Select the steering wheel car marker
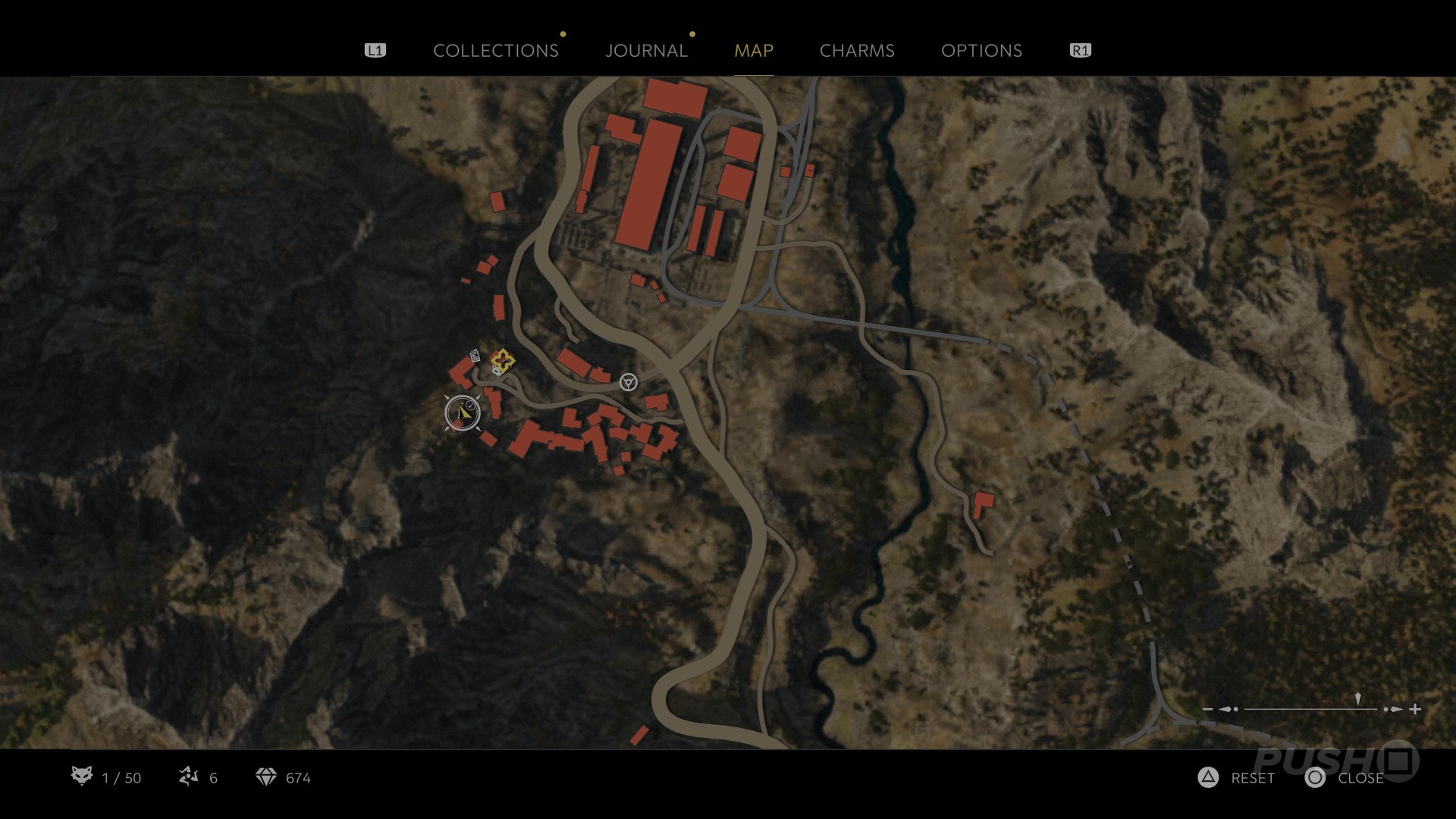 click(628, 381)
